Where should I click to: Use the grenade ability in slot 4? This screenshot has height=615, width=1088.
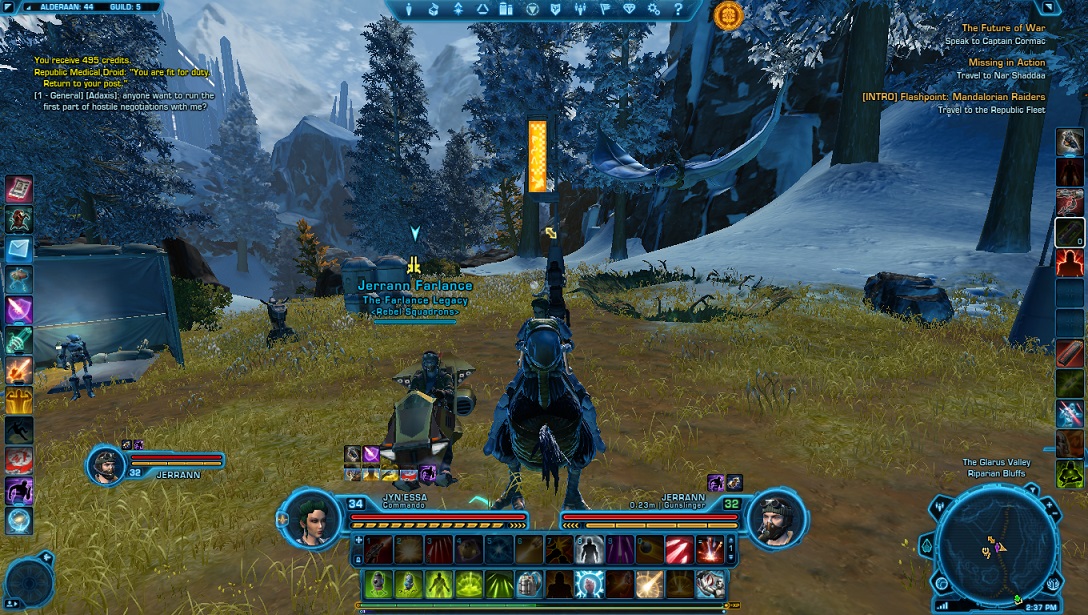click(x=470, y=549)
